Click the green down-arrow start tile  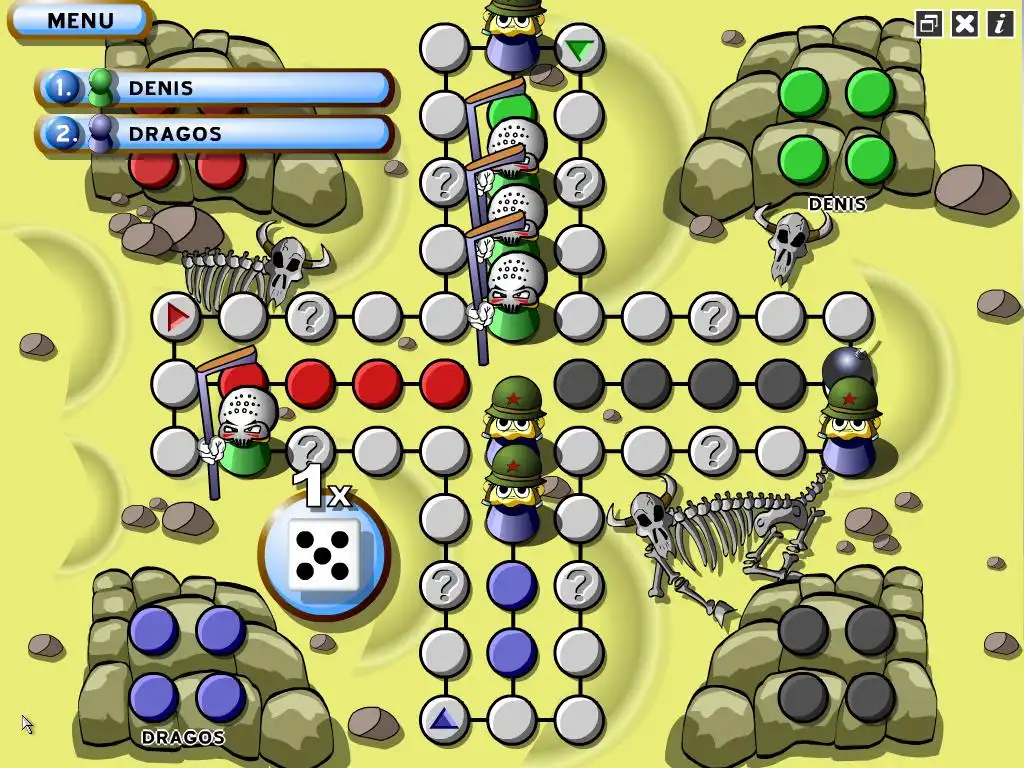pyautogui.click(x=578, y=48)
